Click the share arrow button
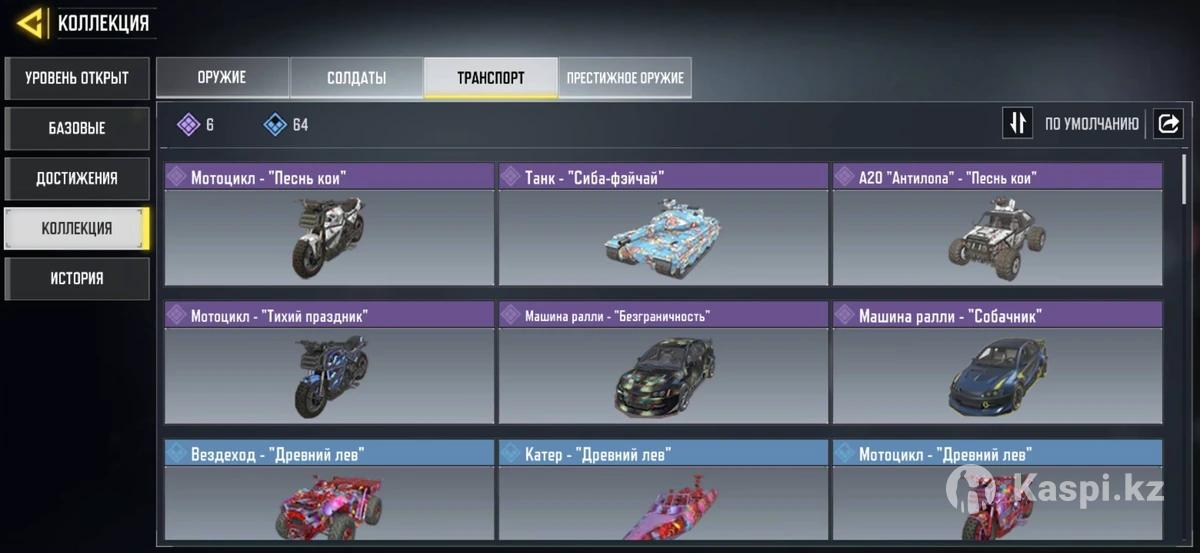This screenshot has width=1200, height=553. [1167, 123]
